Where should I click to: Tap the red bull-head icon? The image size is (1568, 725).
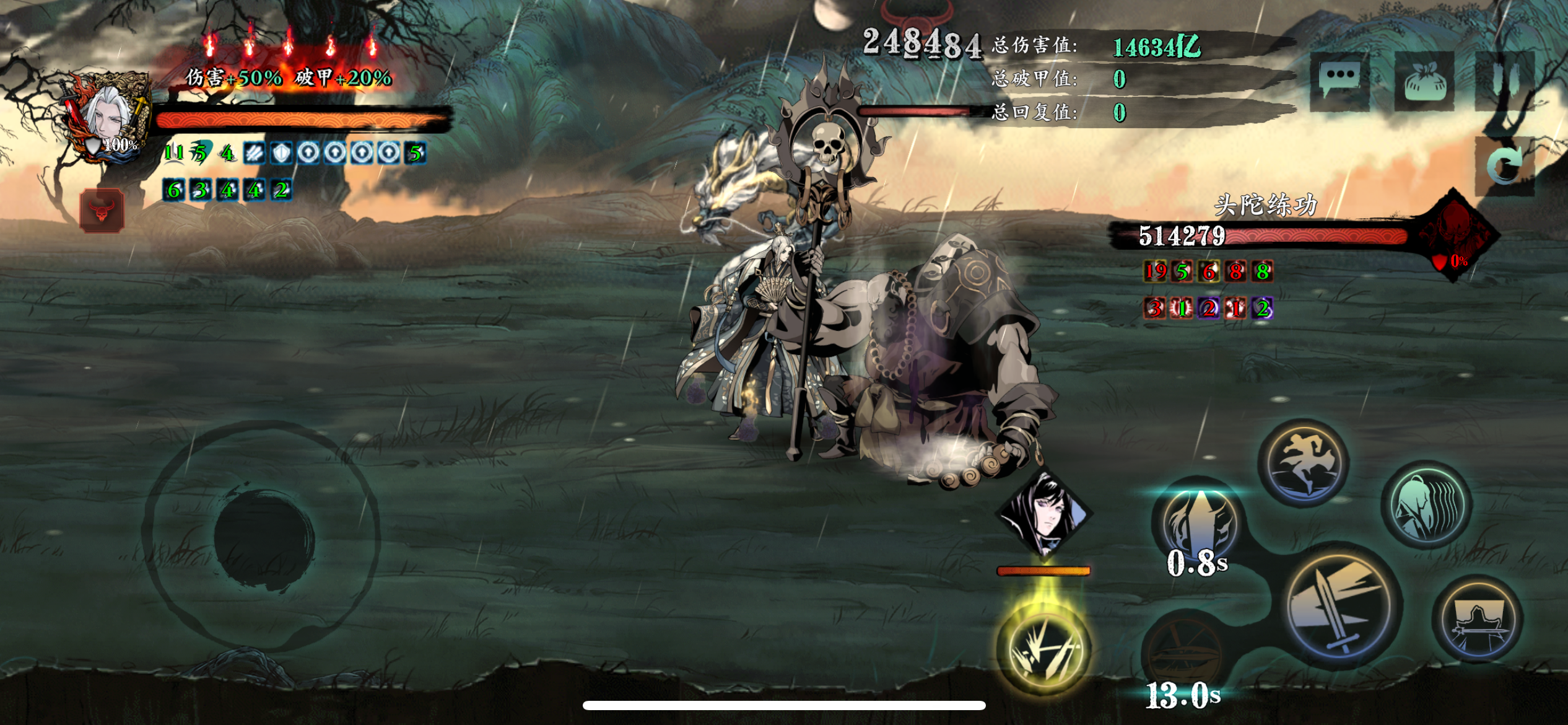[x=102, y=211]
